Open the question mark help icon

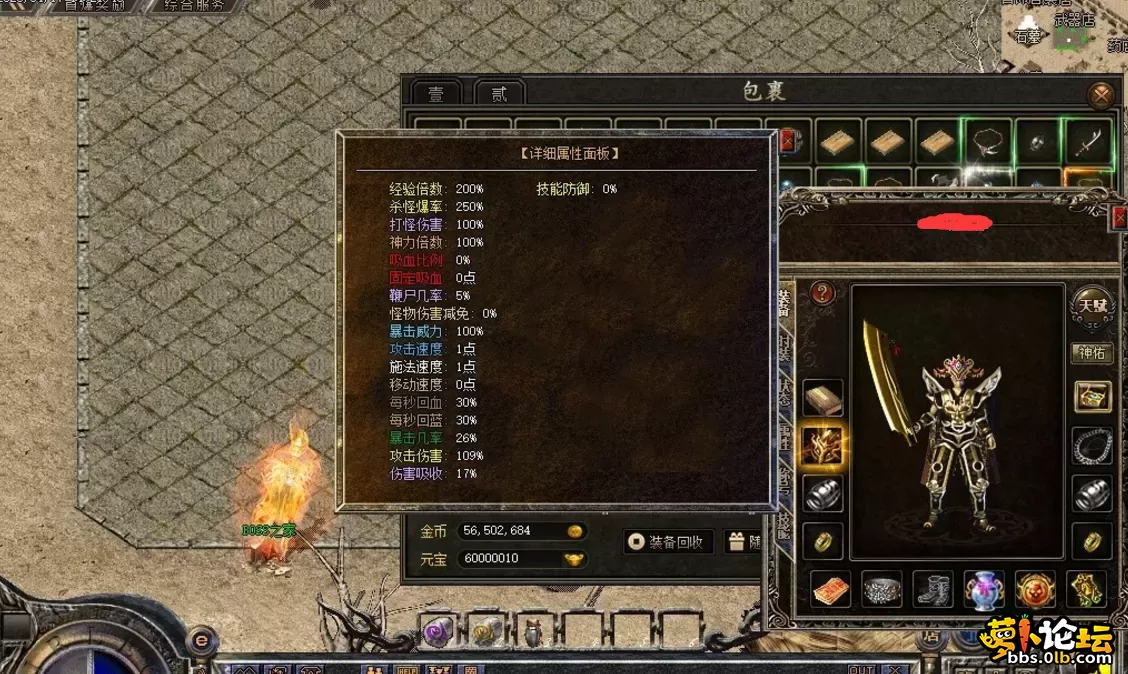click(x=823, y=293)
